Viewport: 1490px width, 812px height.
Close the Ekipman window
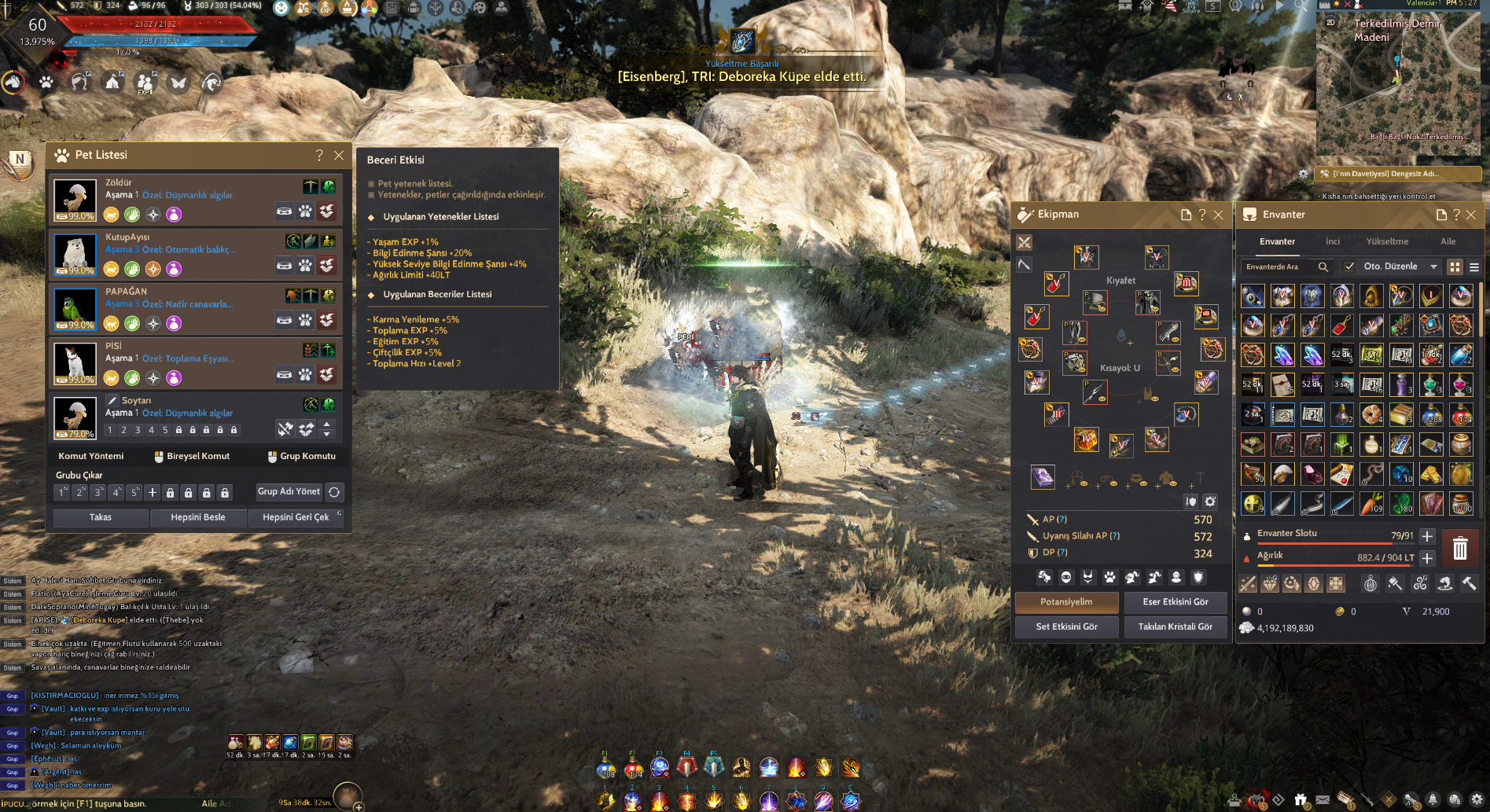pos(1218,215)
